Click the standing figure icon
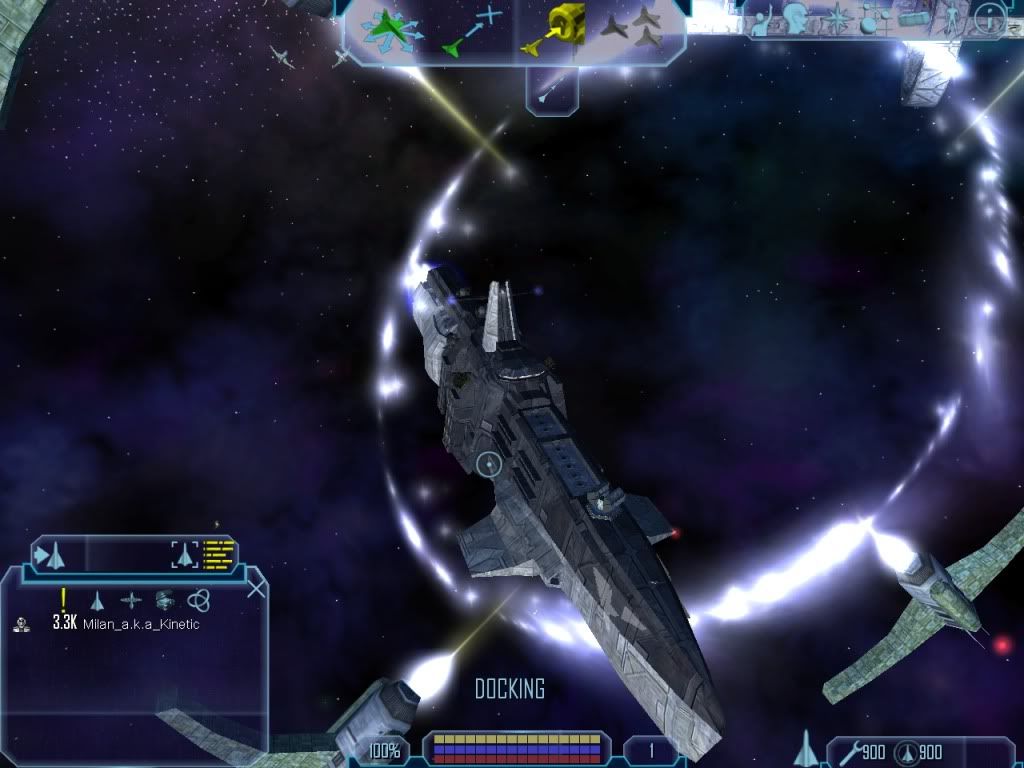Screen dimensions: 1024x768 point(951,18)
